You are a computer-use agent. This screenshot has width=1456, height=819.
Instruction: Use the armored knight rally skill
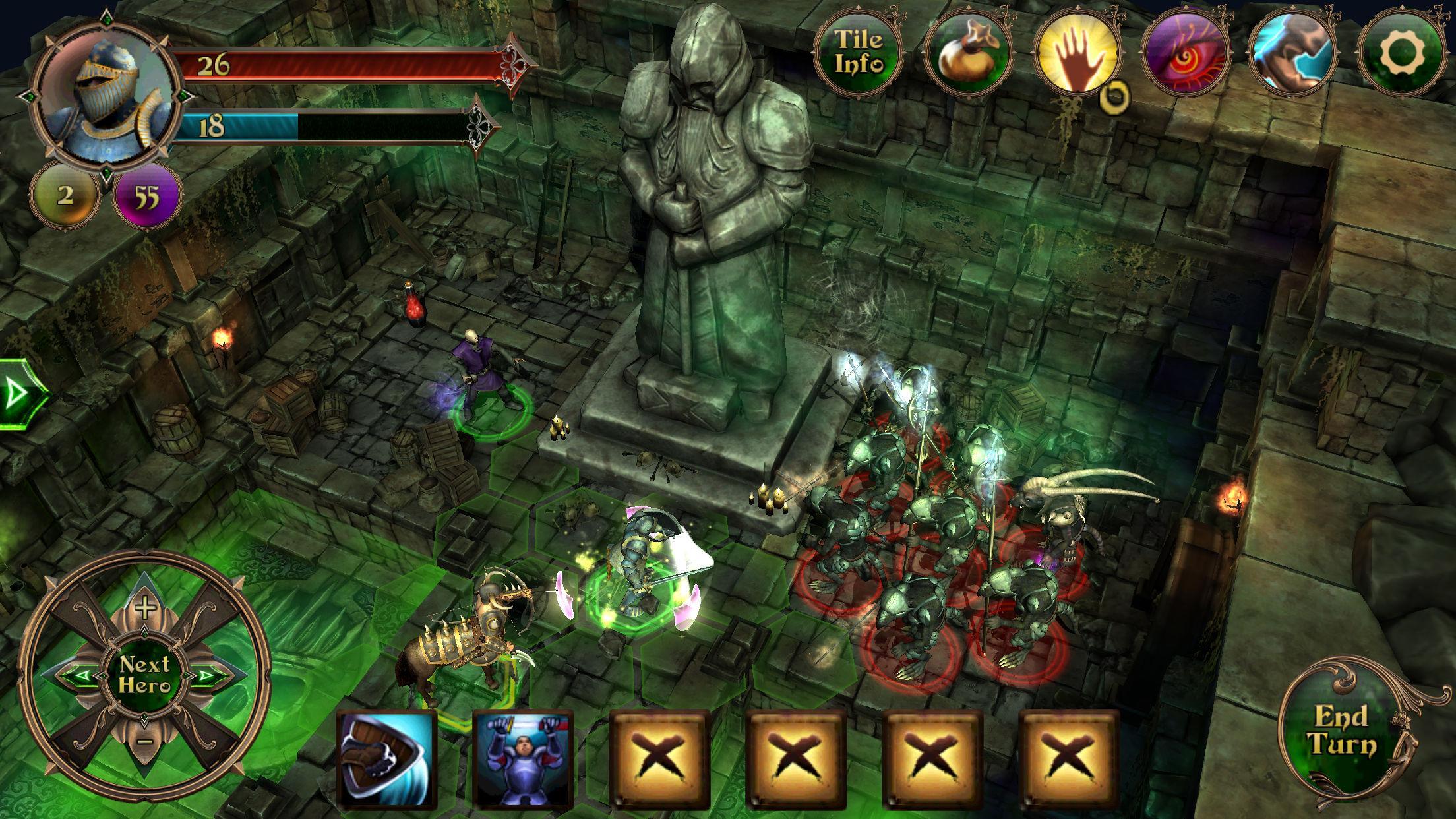point(523,760)
